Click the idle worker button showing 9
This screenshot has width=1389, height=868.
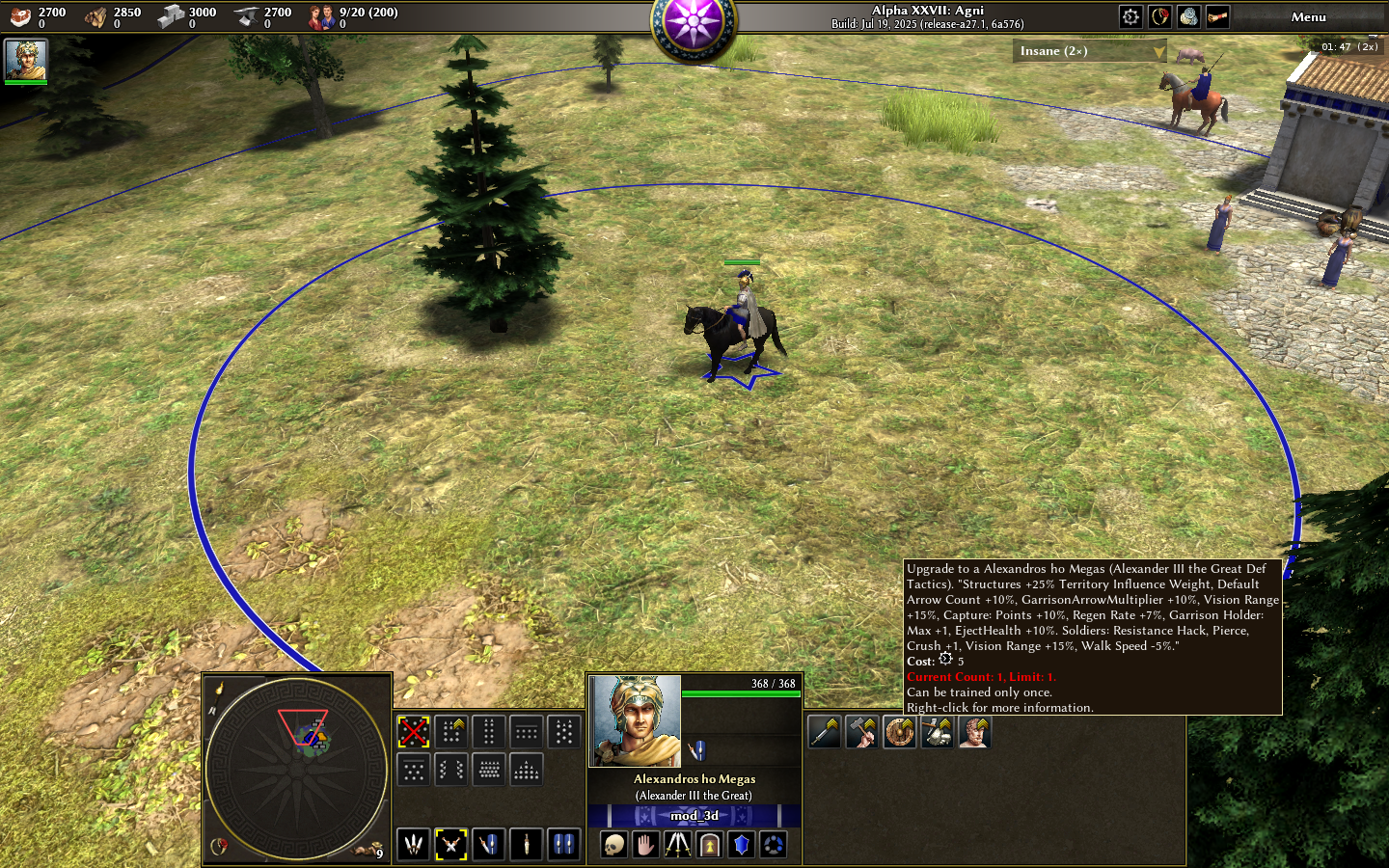click(x=370, y=851)
